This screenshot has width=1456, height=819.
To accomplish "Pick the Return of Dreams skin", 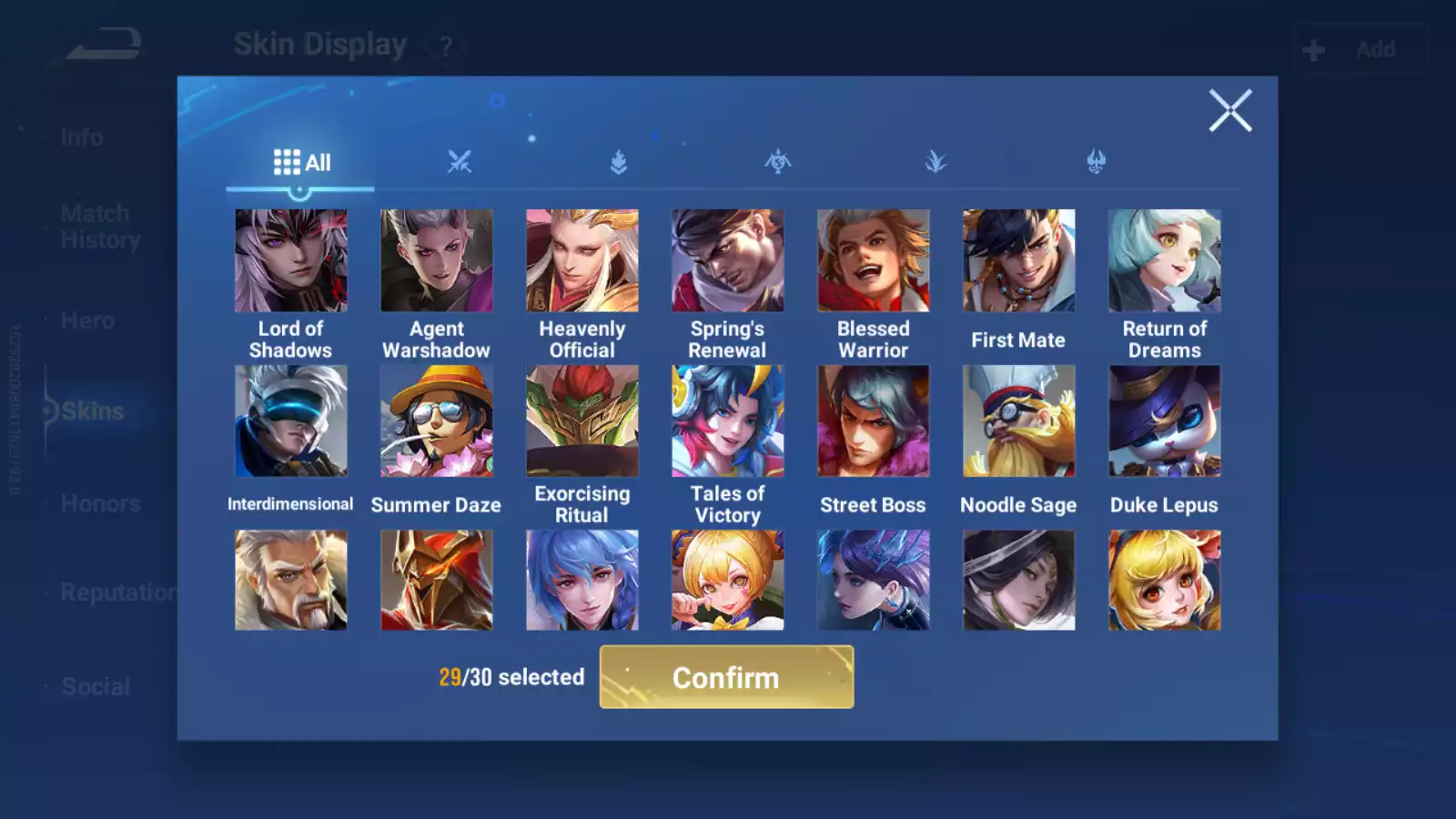I will tap(1164, 261).
